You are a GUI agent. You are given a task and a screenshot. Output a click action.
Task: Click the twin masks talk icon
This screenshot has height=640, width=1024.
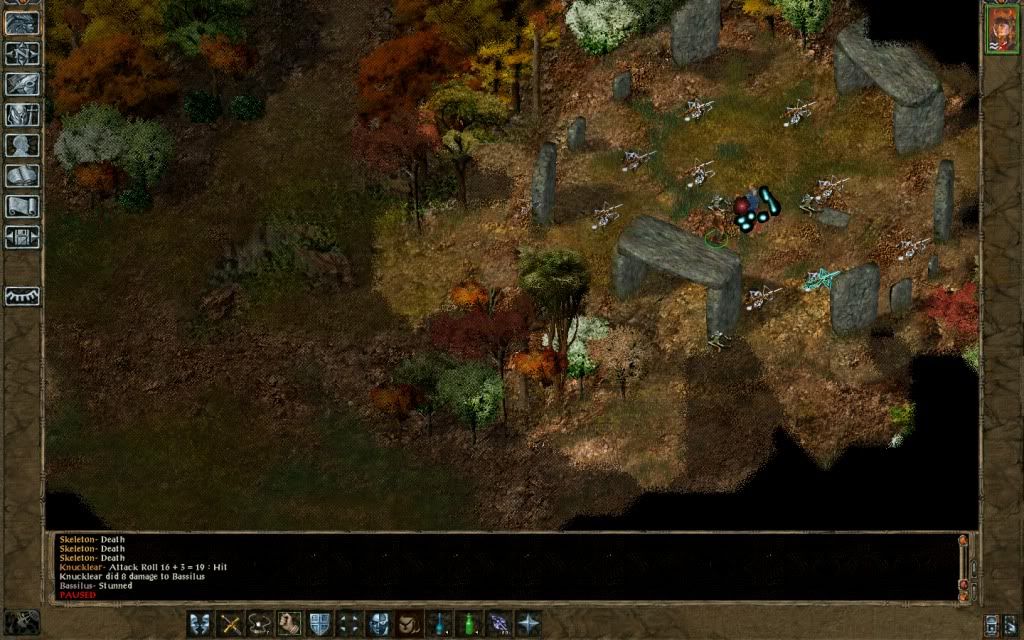pyautogui.click(x=200, y=623)
